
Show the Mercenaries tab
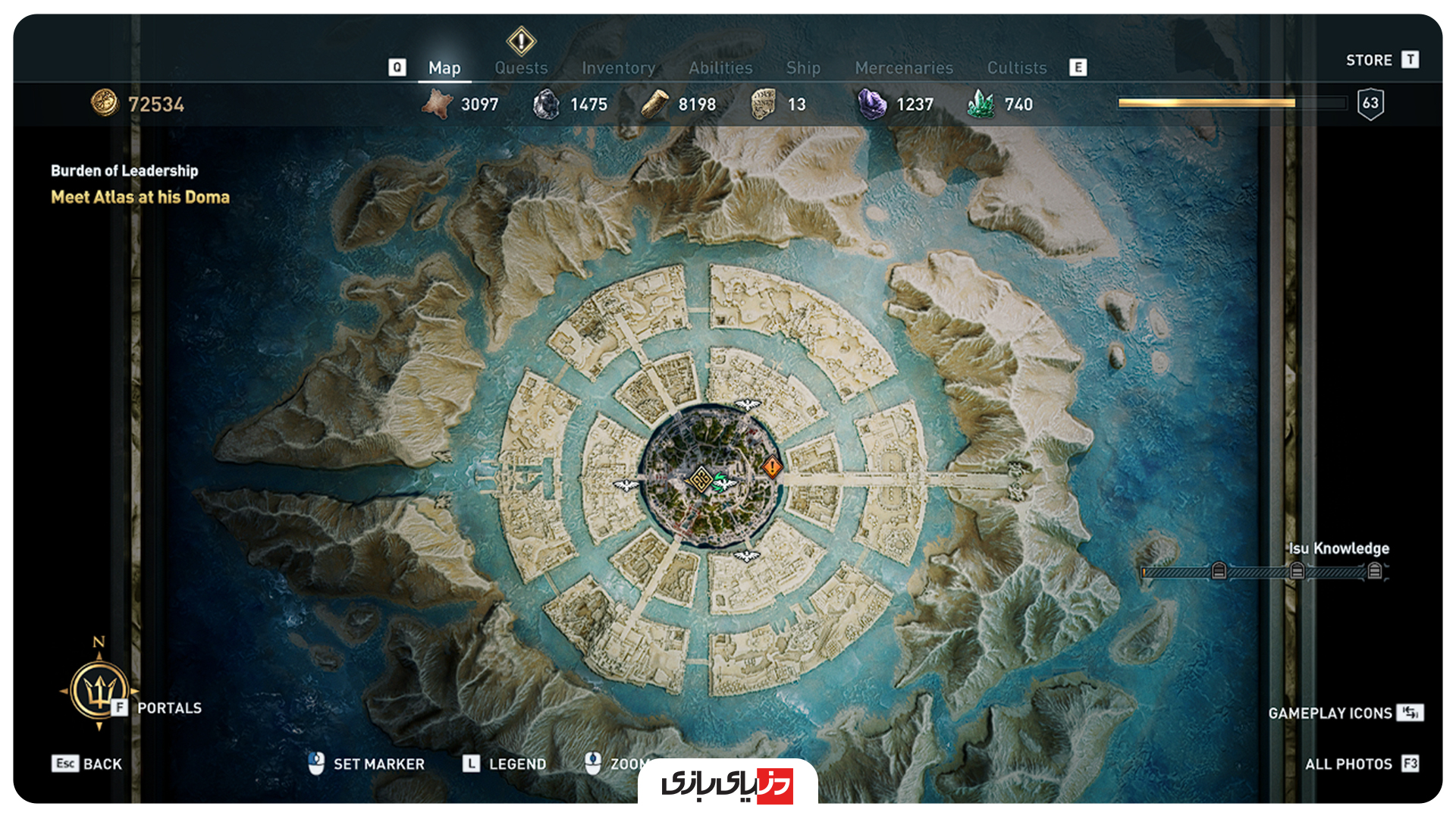(904, 68)
